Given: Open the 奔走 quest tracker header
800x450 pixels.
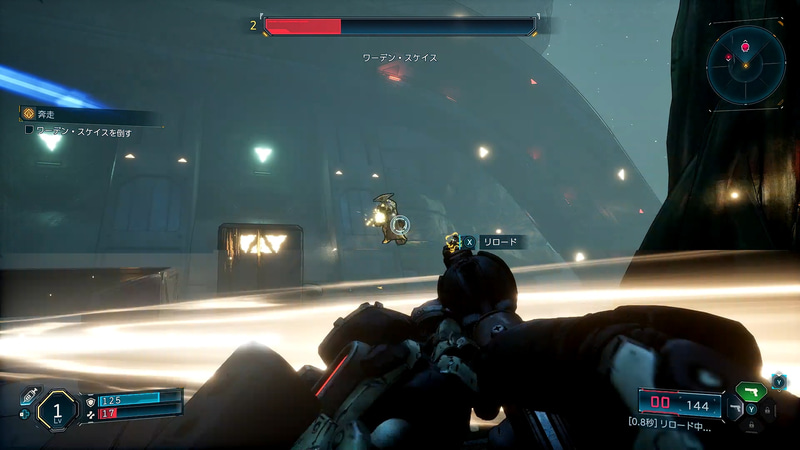Looking at the screenshot, I should [47, 114].
